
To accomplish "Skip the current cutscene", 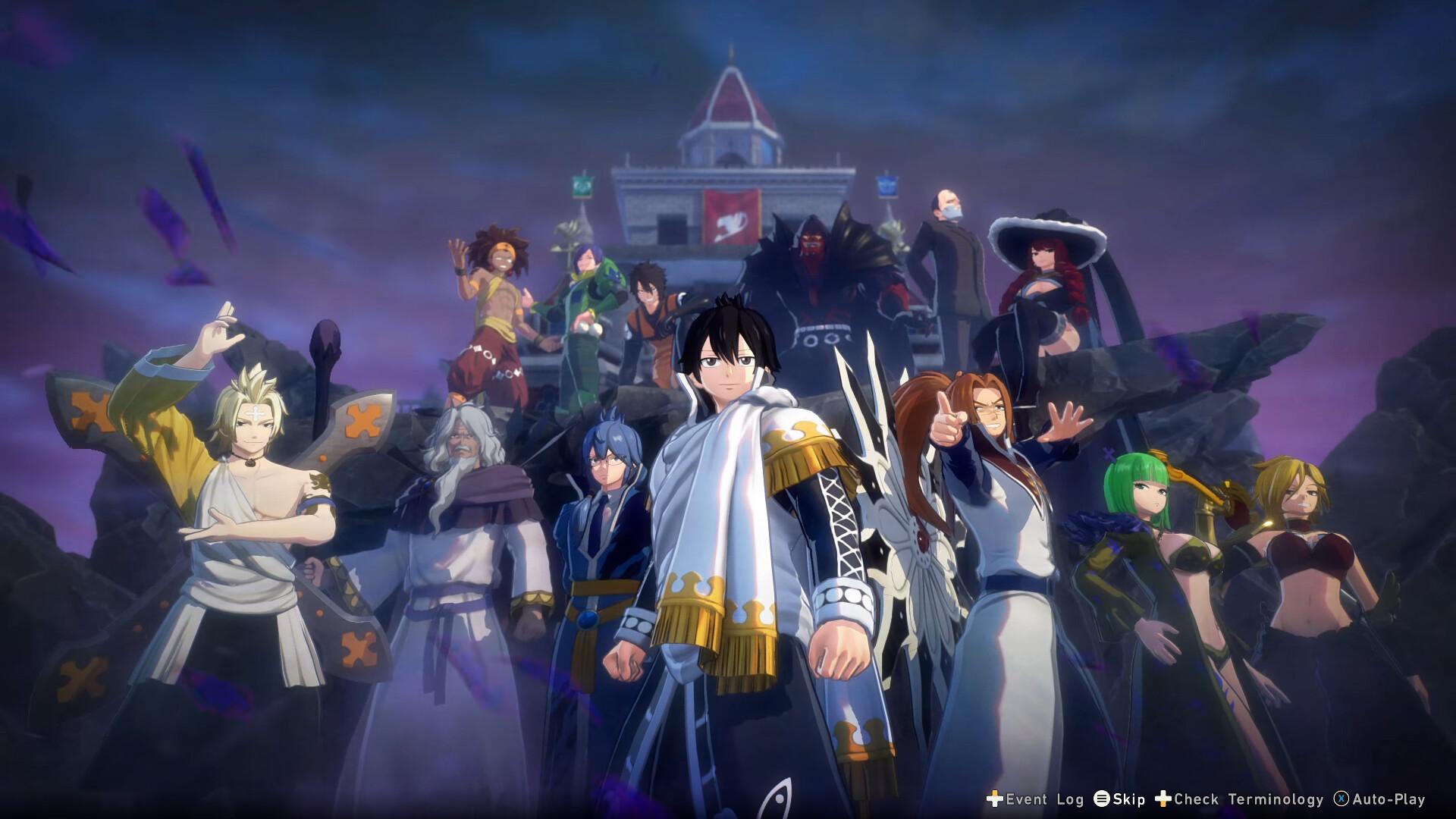I will click(x=1128, y=800).
